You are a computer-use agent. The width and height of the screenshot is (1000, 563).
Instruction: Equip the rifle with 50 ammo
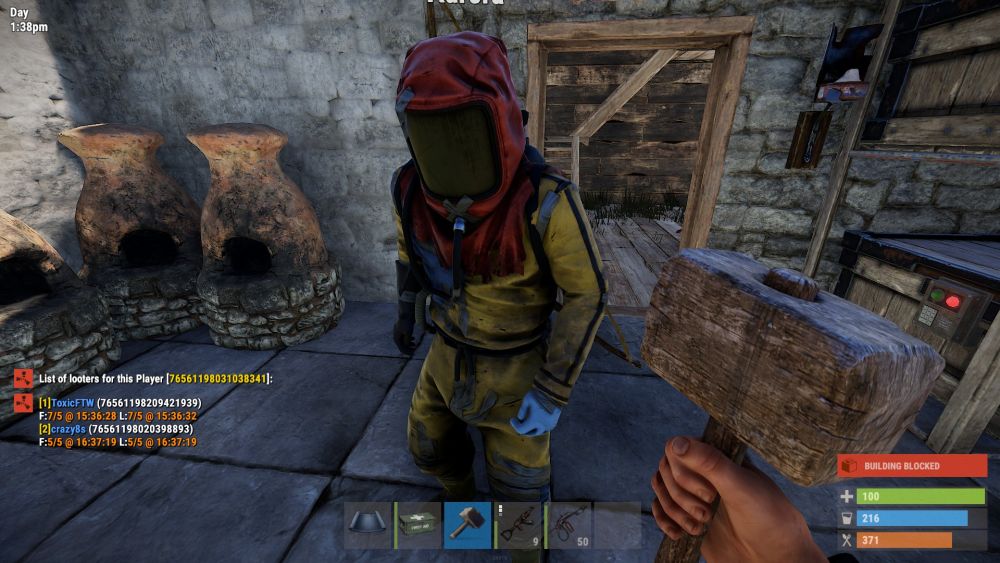click(568, 525)
